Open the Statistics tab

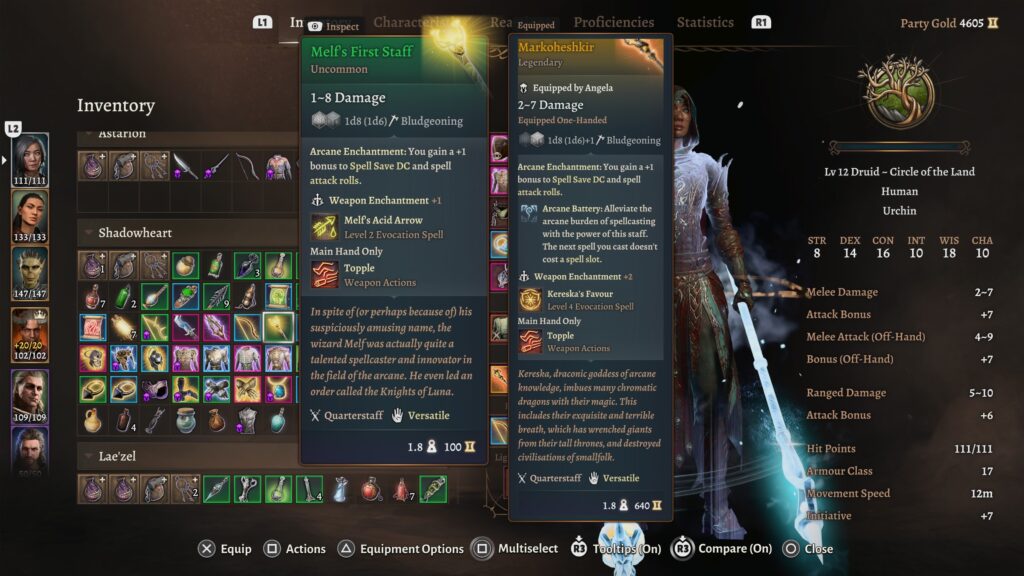[x=704, y=22]
